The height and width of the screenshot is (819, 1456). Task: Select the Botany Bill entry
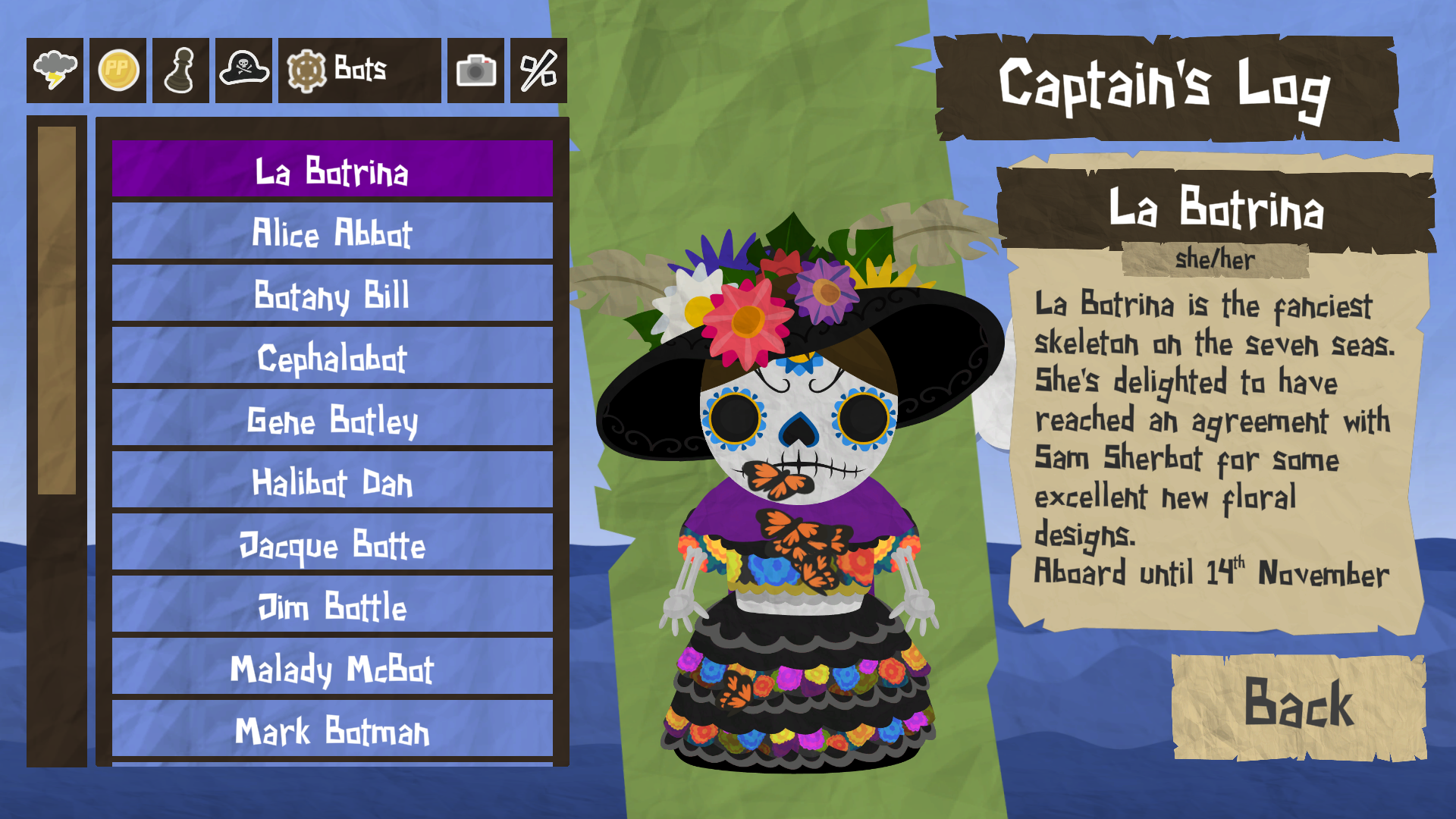[332, 294]
